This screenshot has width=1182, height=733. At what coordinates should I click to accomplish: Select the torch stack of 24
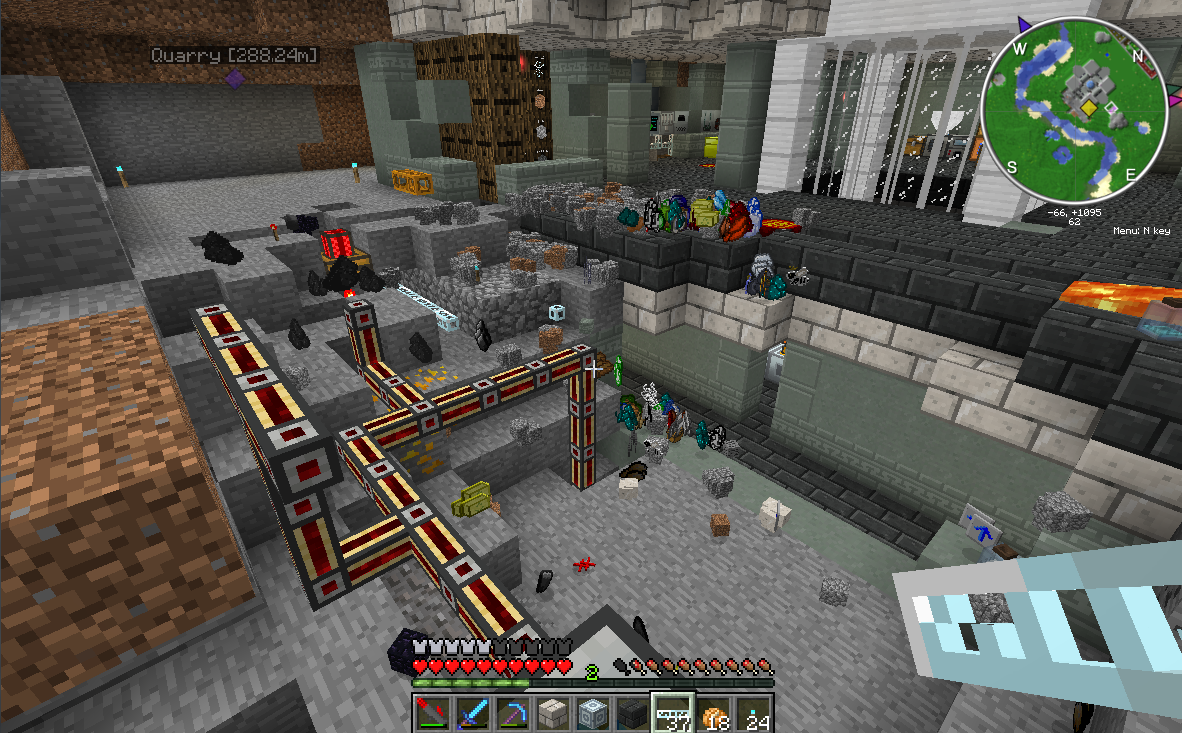(752, 713)
